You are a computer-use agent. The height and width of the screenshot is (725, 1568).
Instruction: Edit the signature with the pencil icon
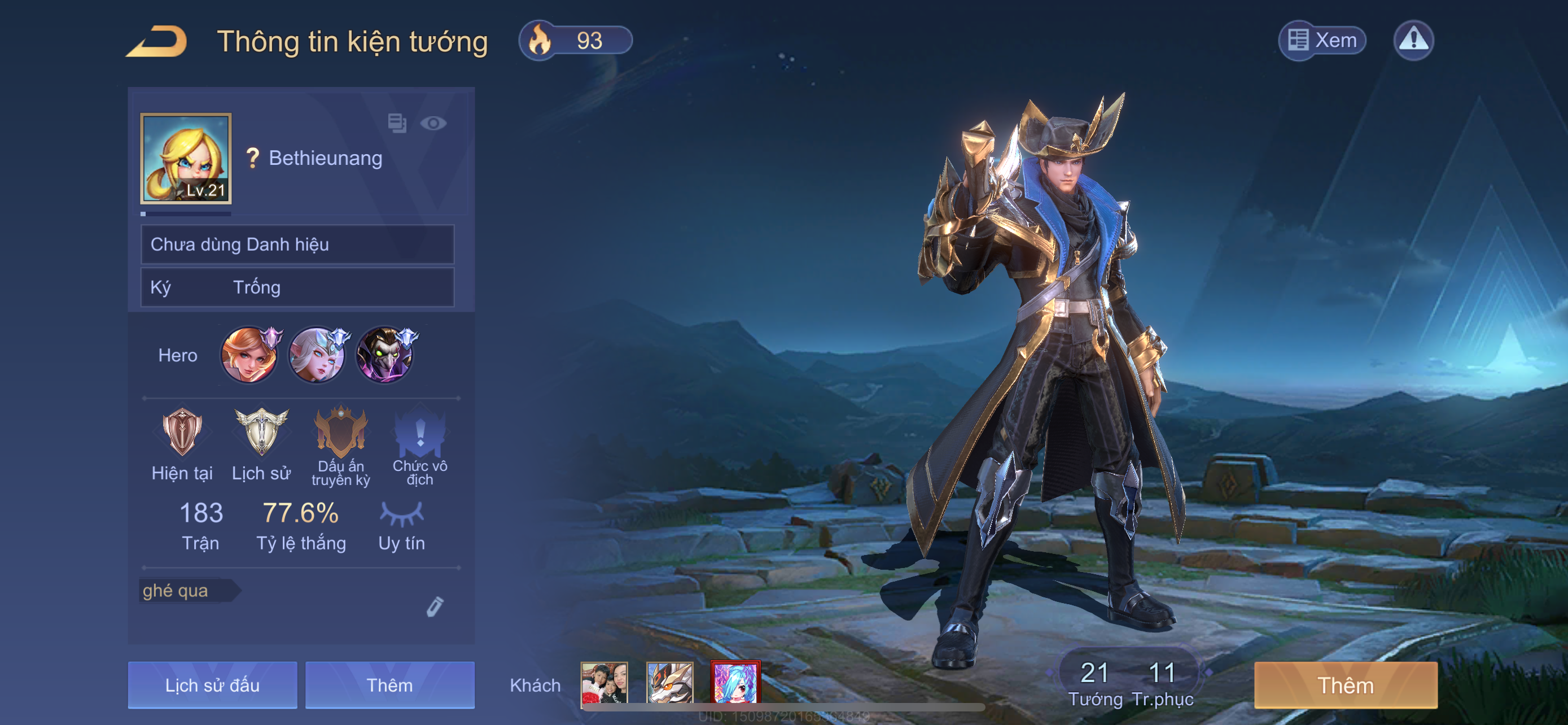(435, 607)
